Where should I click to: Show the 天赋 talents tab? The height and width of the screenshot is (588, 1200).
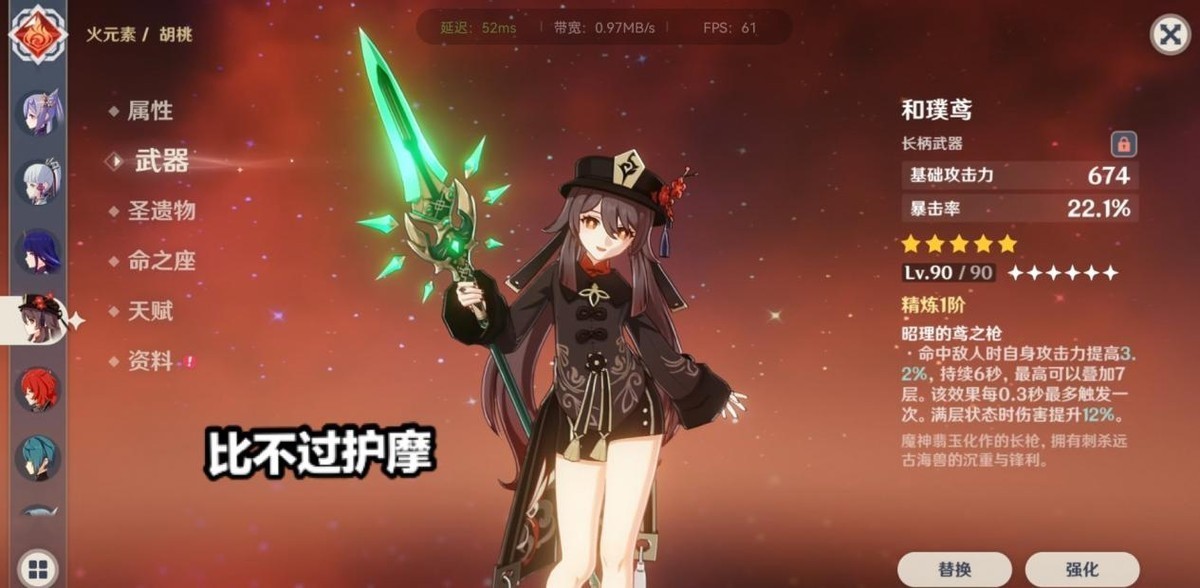[149, 311]
